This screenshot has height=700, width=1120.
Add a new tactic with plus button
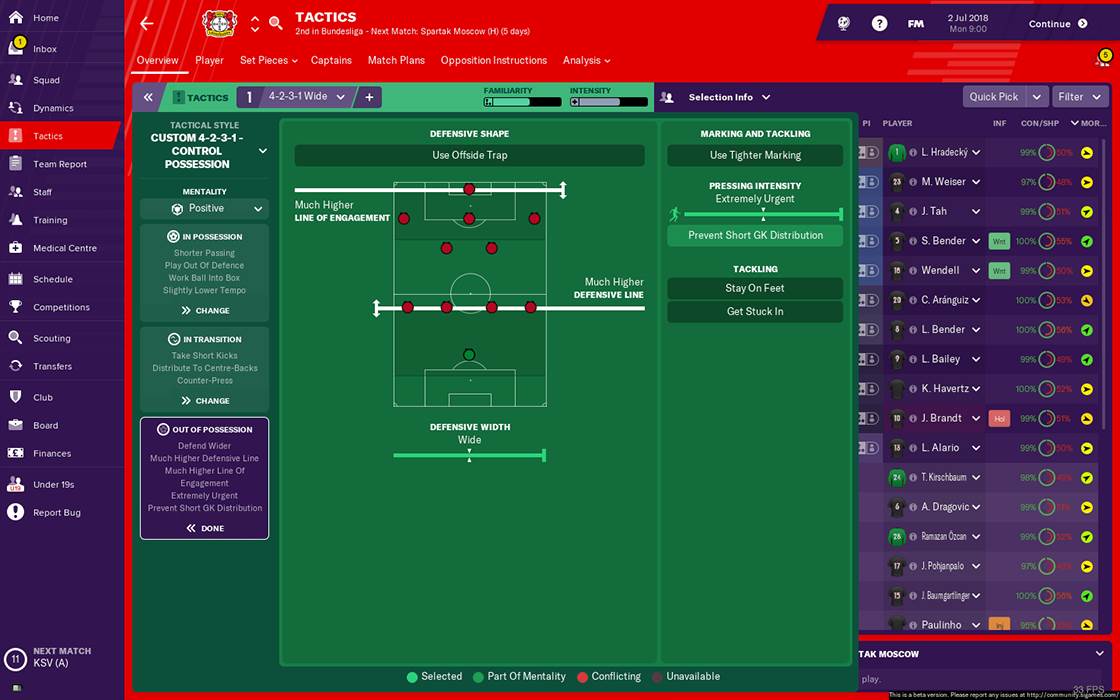click(369, 97)
